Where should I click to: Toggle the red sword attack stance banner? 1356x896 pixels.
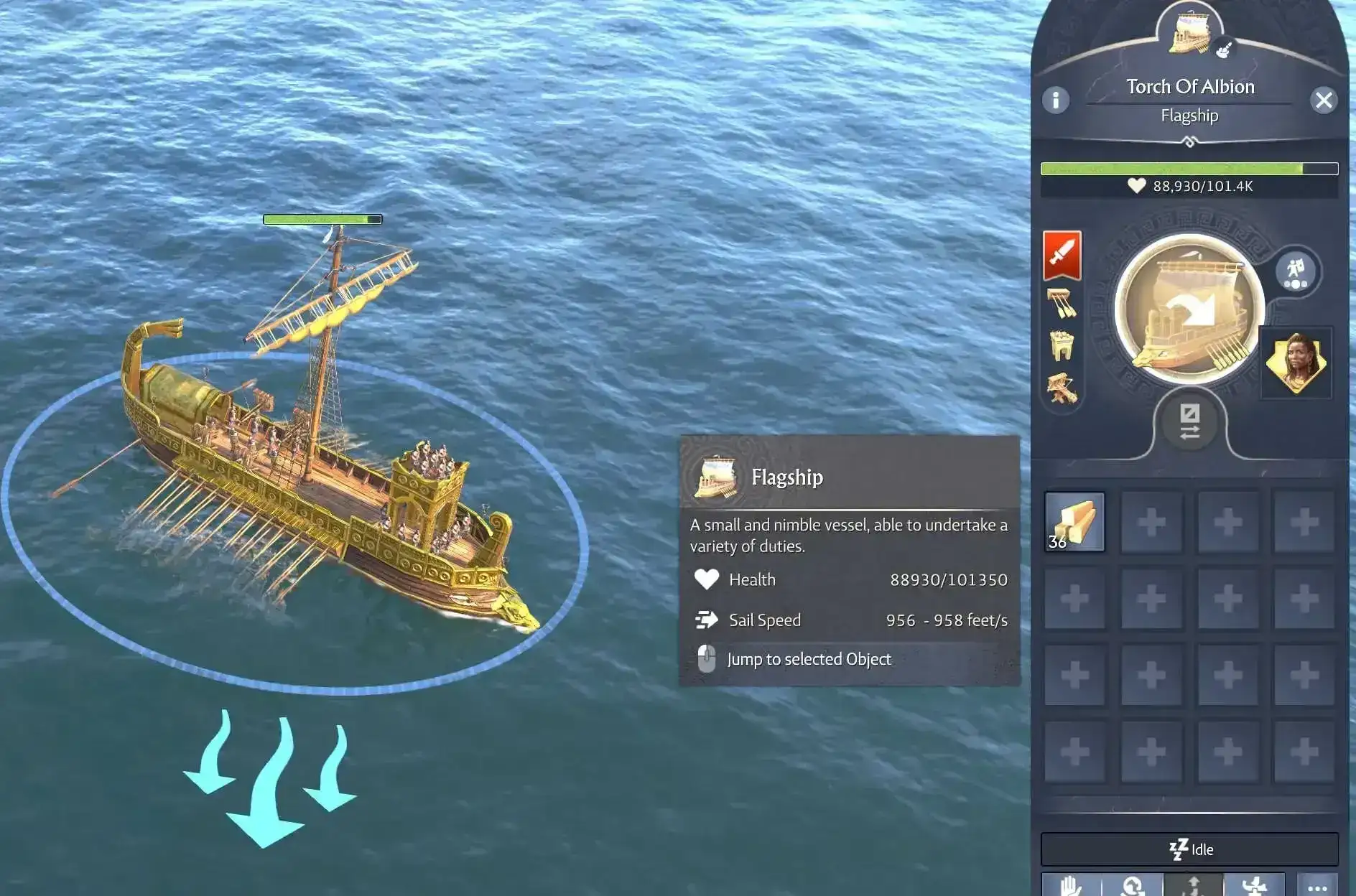[1062, 255]
